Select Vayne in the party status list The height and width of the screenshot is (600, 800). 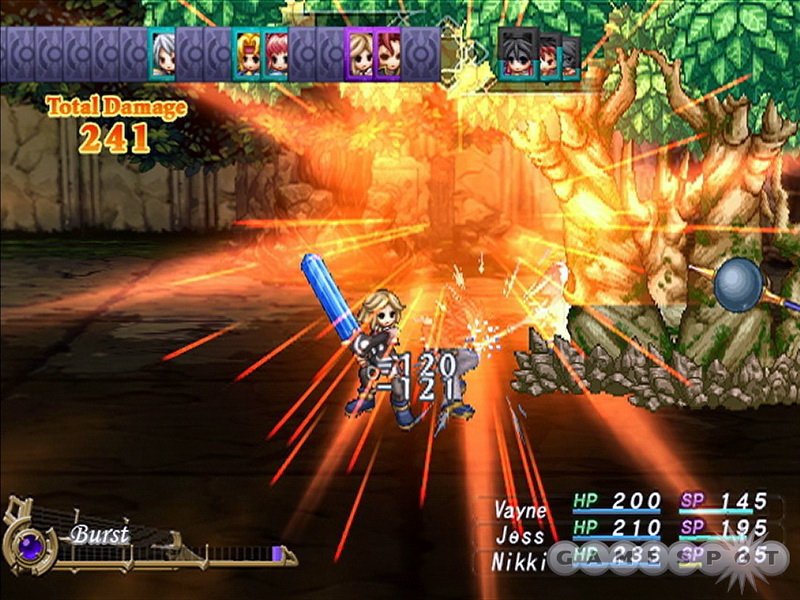pyautogui.click(x=521, y=509)
